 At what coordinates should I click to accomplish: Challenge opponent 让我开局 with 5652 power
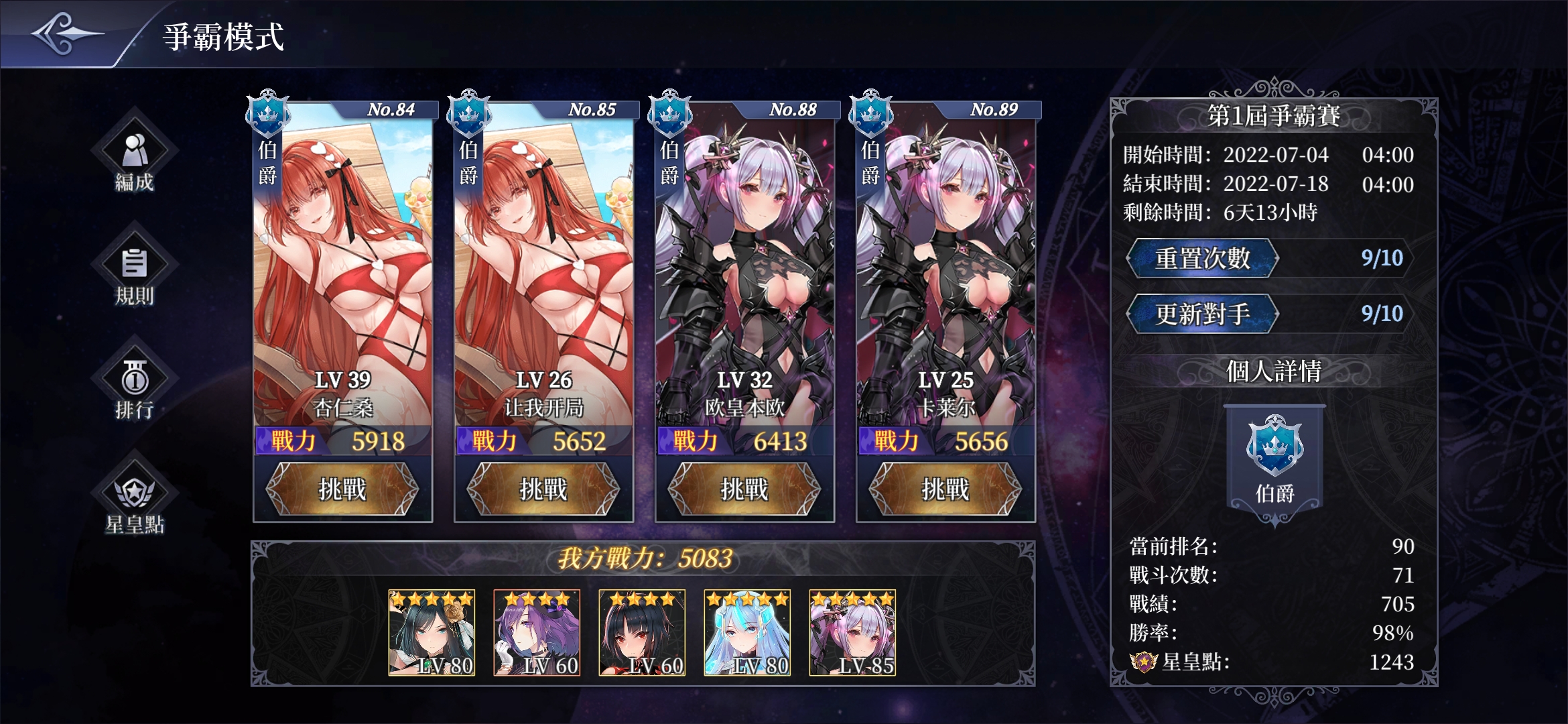point(543,489)
